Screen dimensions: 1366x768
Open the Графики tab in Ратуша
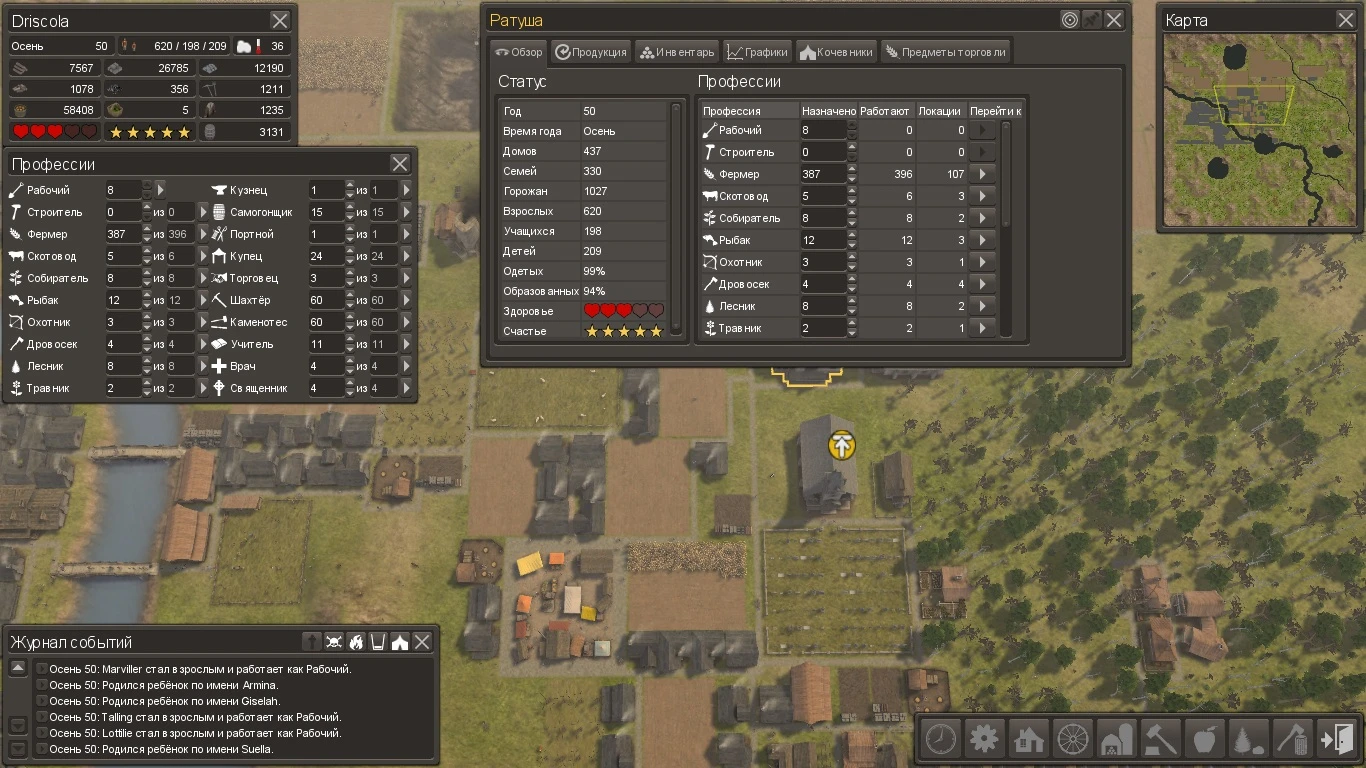[757, 51]
